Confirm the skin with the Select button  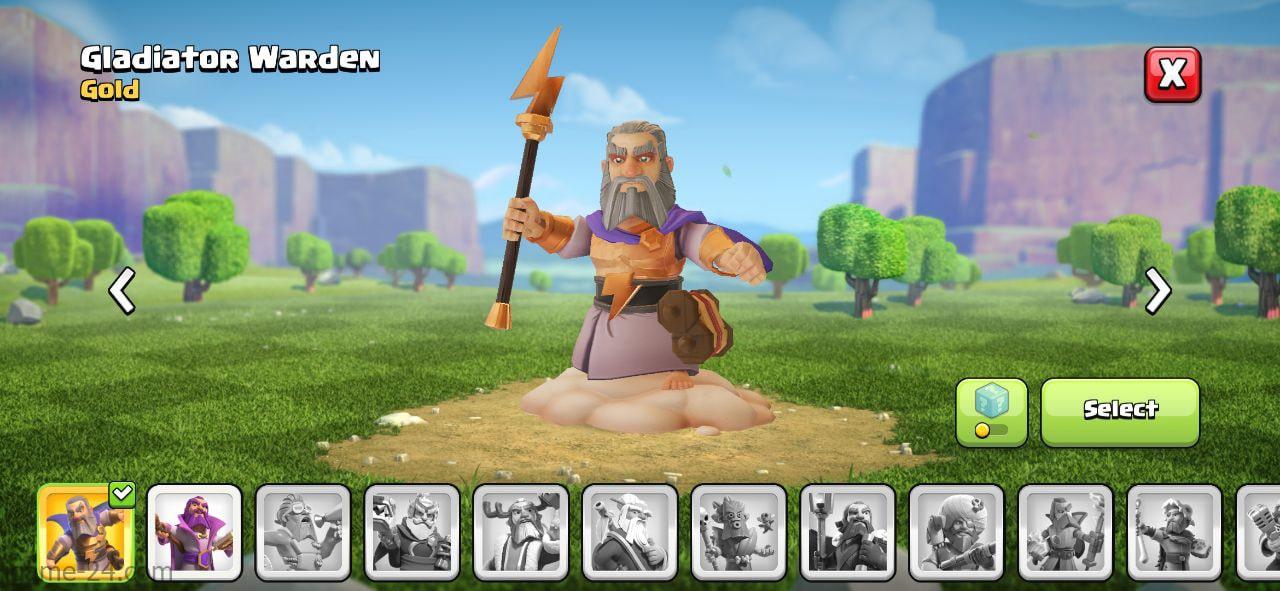[x=1120, y=410]
